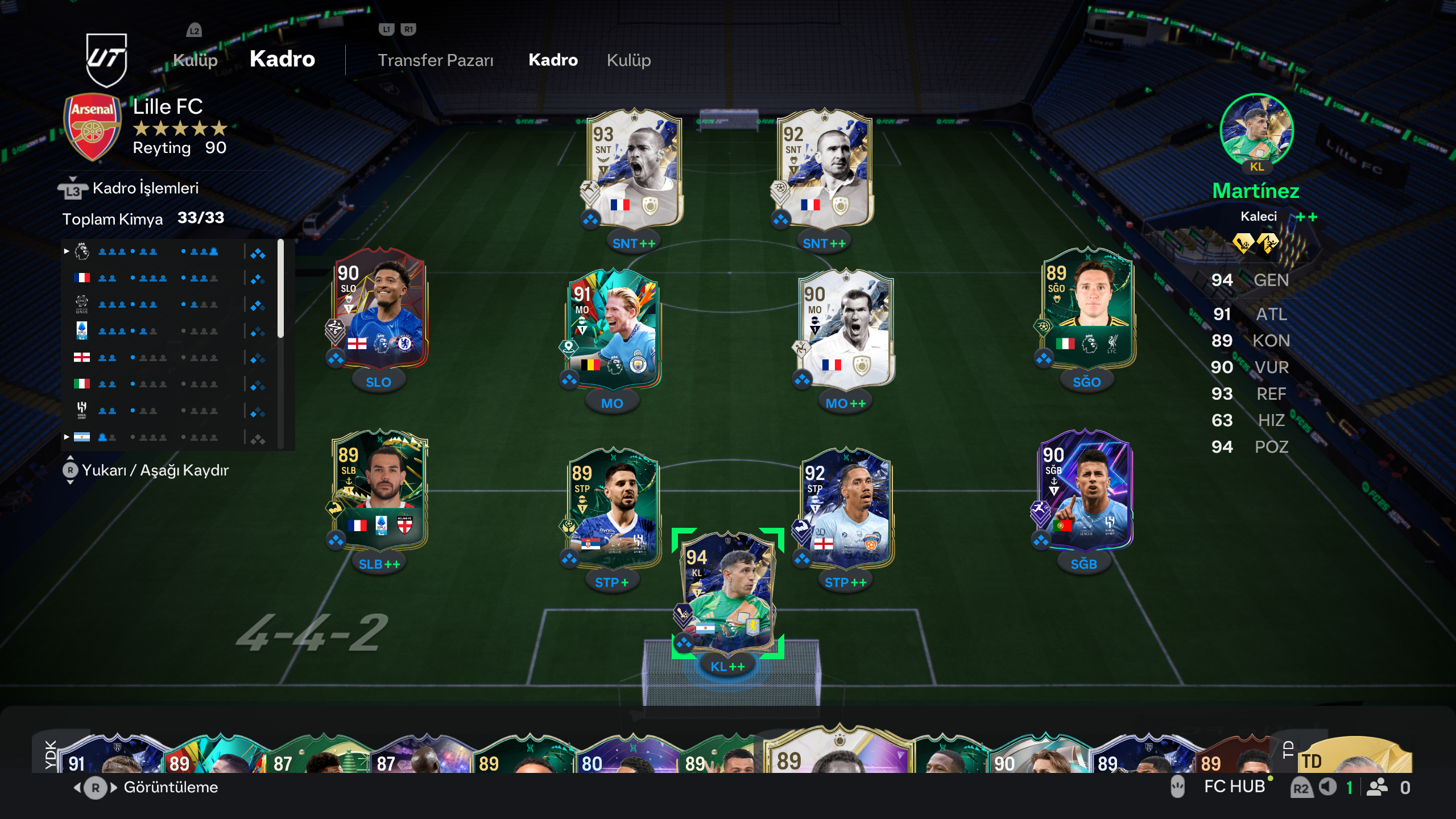This screenshot has width=1456, height=819.
Task: Open the Kulüp tab next to Transfer Pazarı
Action: [x=628, y=60]
